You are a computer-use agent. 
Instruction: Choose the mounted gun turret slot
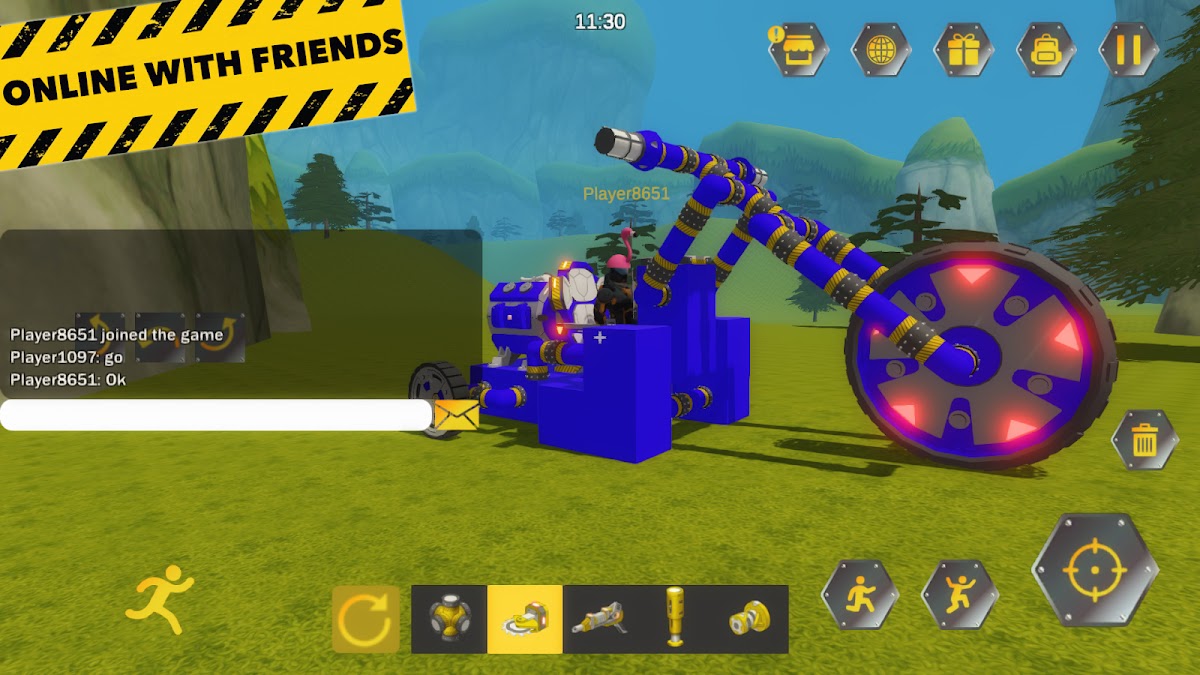point(600,619)
